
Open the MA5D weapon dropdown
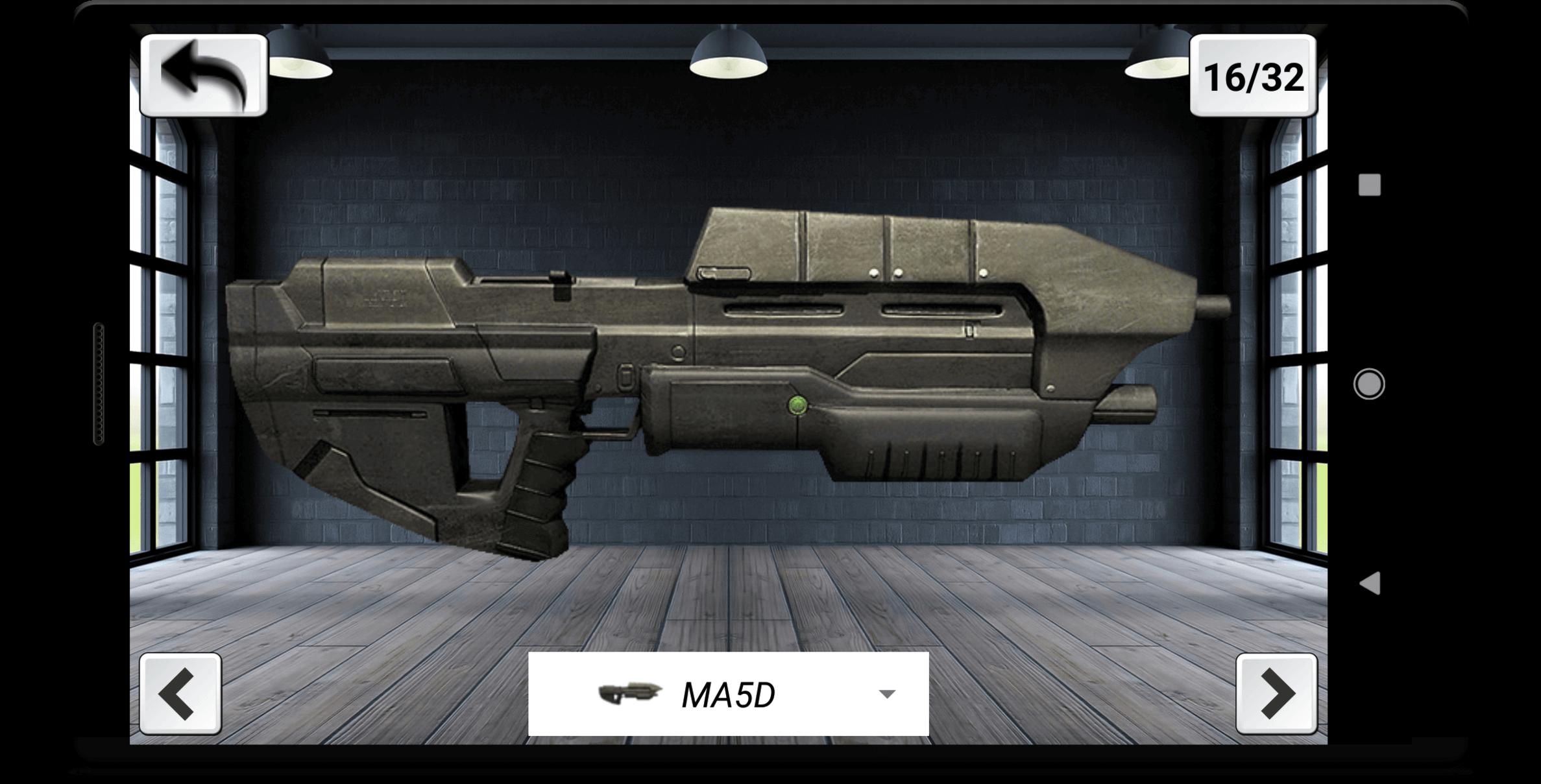tap(728, 694)
